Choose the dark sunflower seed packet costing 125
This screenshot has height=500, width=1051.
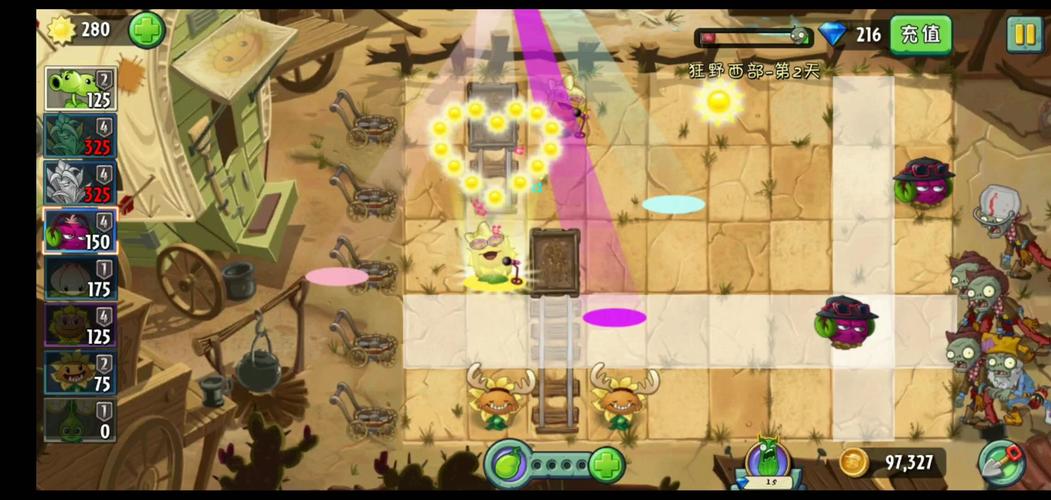(x=80, y=325)
